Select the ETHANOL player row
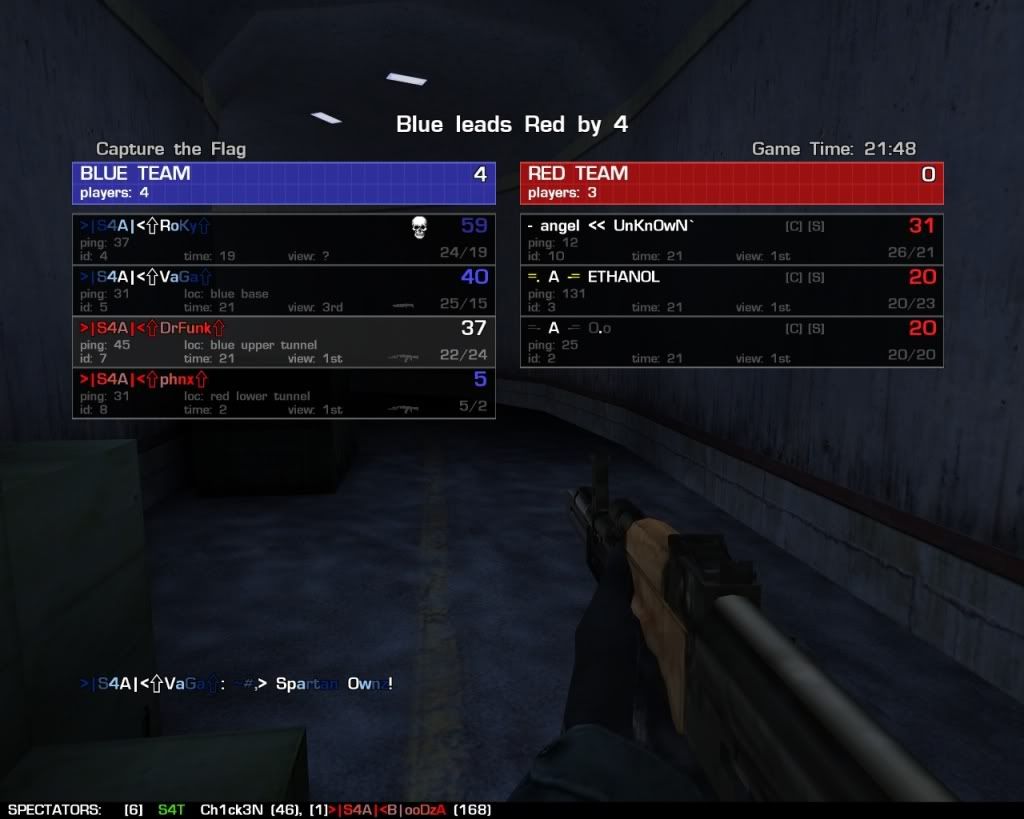1024x819 pixels. [731, 290]
